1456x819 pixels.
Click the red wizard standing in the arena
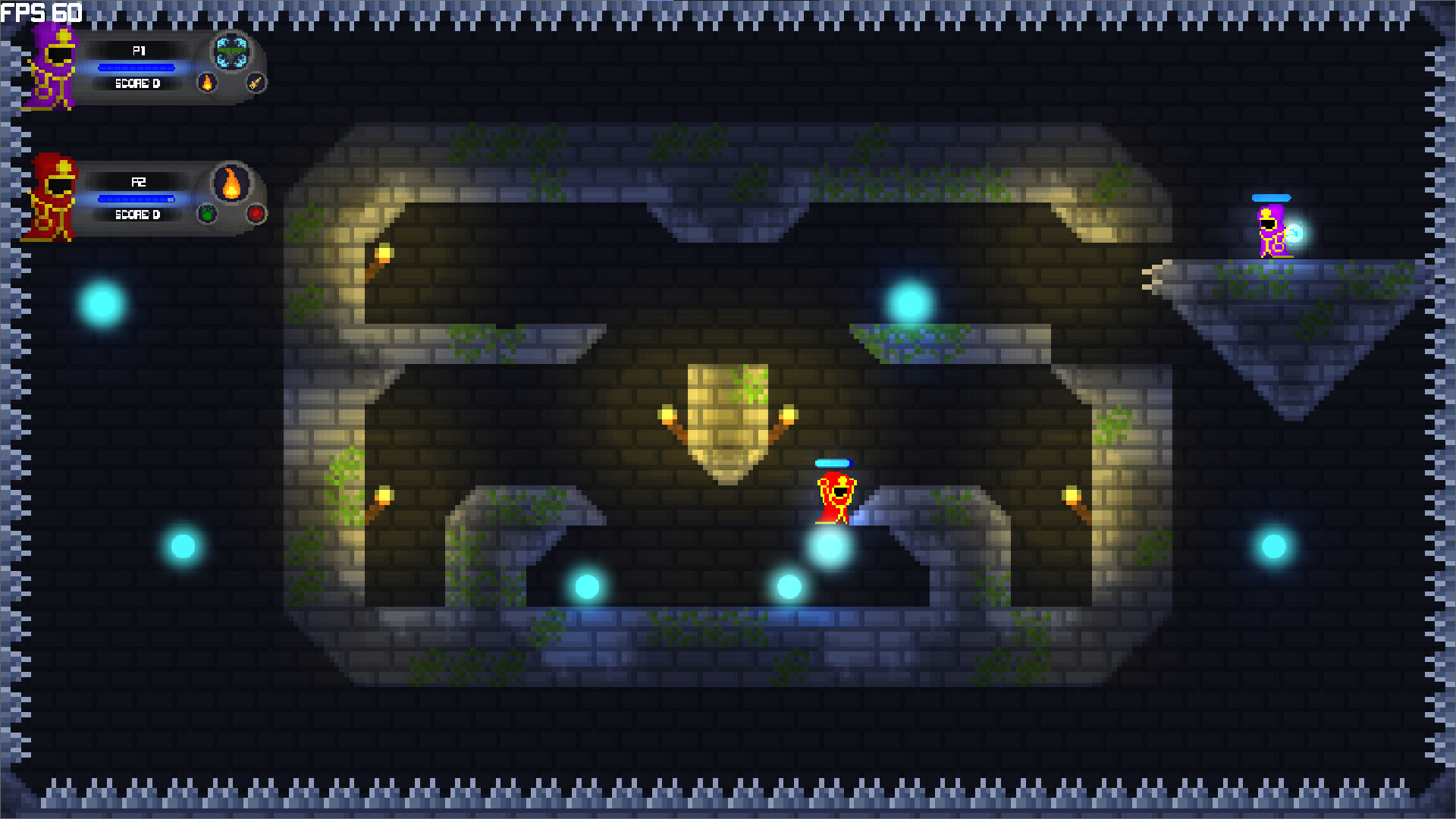[837, 497]
